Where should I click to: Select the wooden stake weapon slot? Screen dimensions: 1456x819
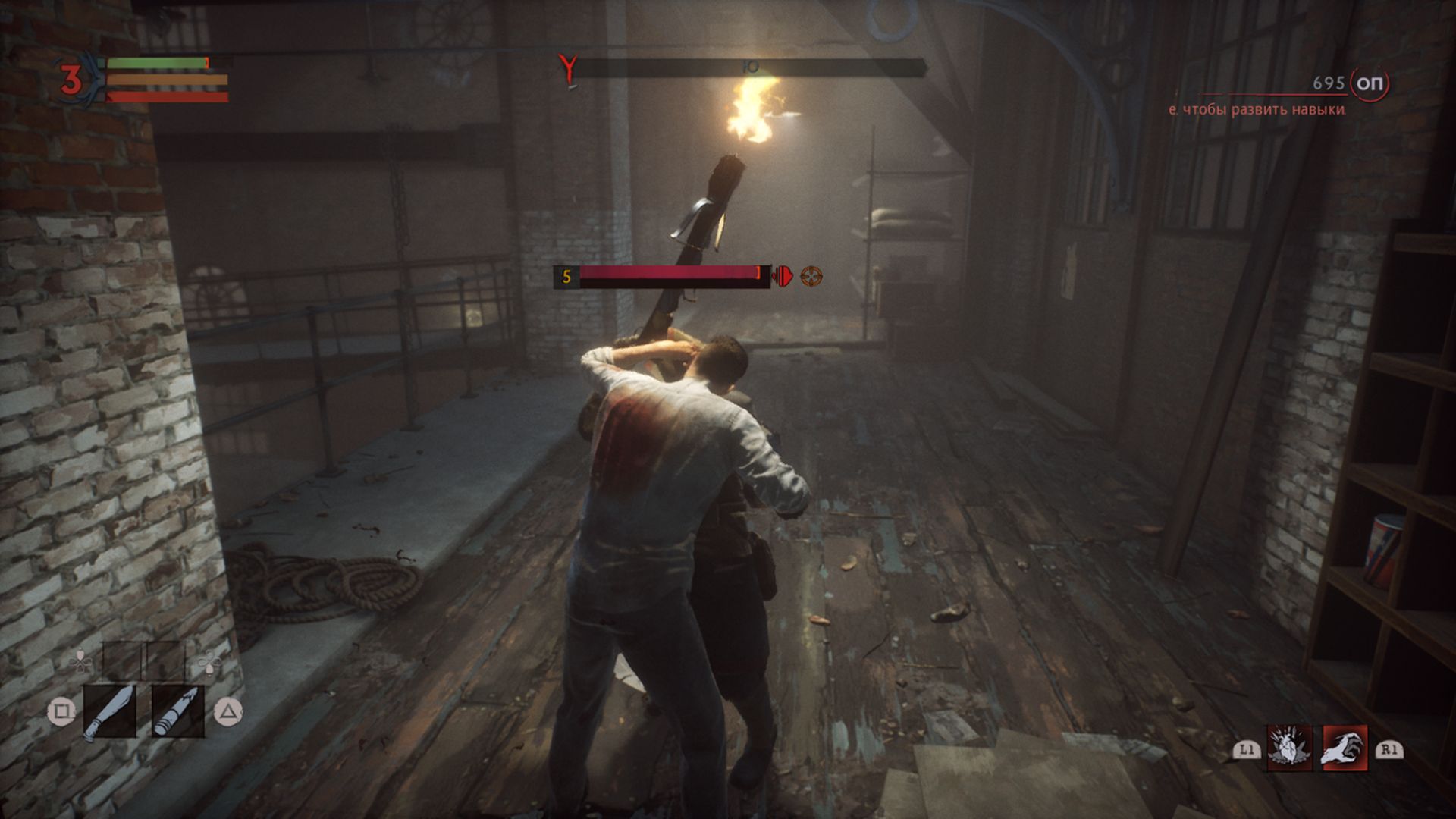pyautogui.click(x=177, y=711)
